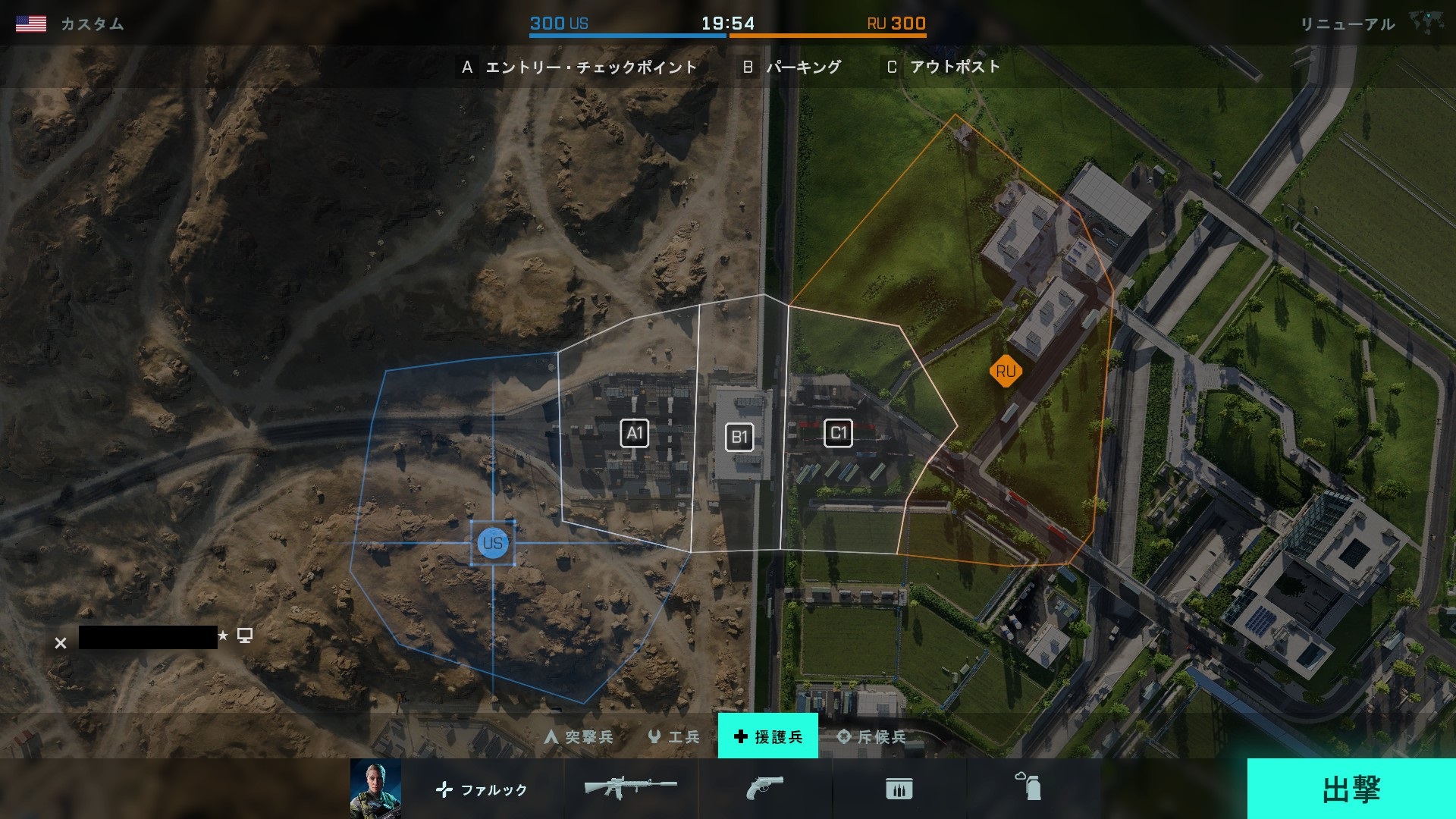
Task: Select sector A1 objective marker
Action: coord(634,434)
